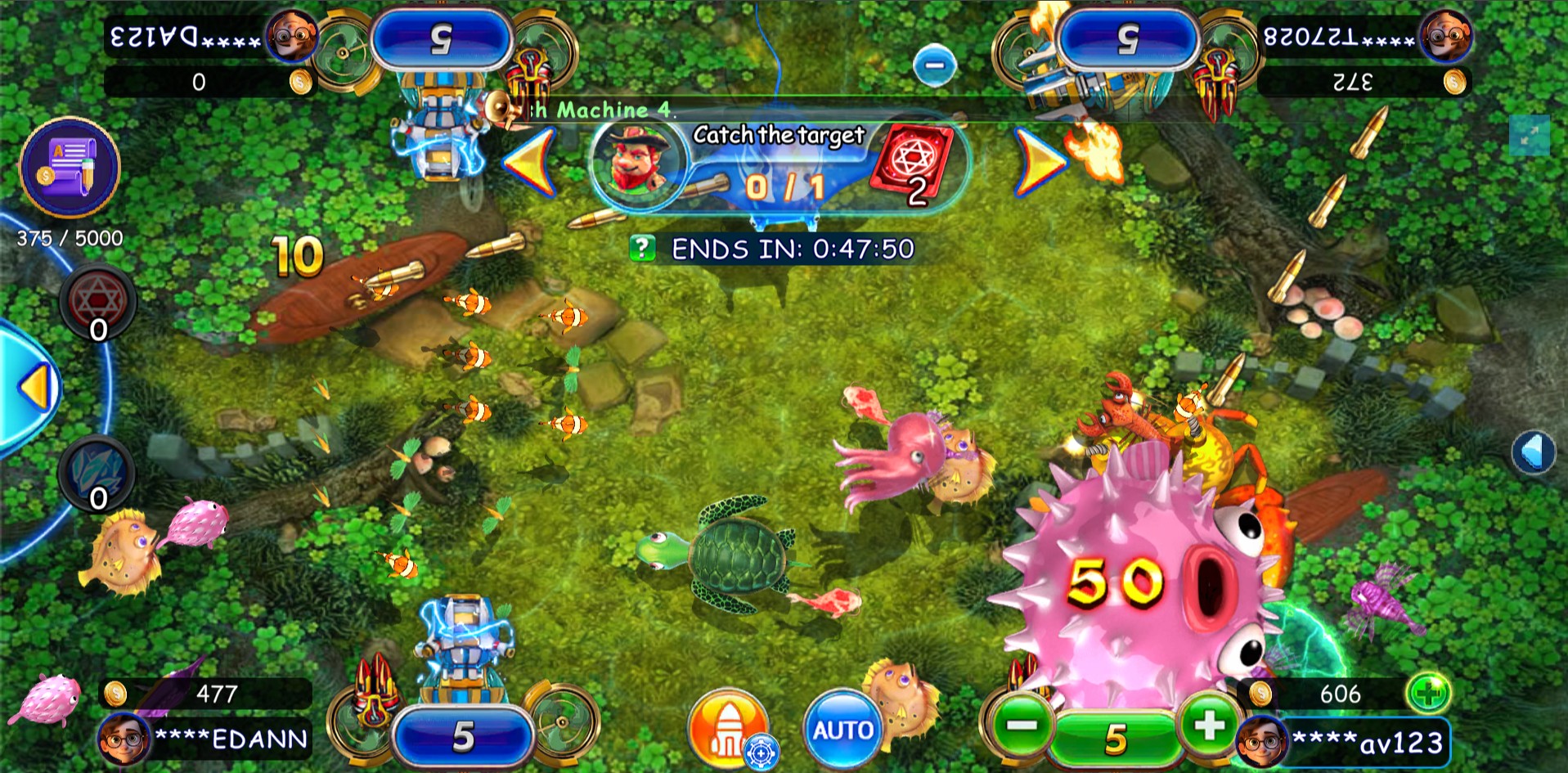
Task: Expand the blue side panel arrow on the left
Action: [34, 388]
